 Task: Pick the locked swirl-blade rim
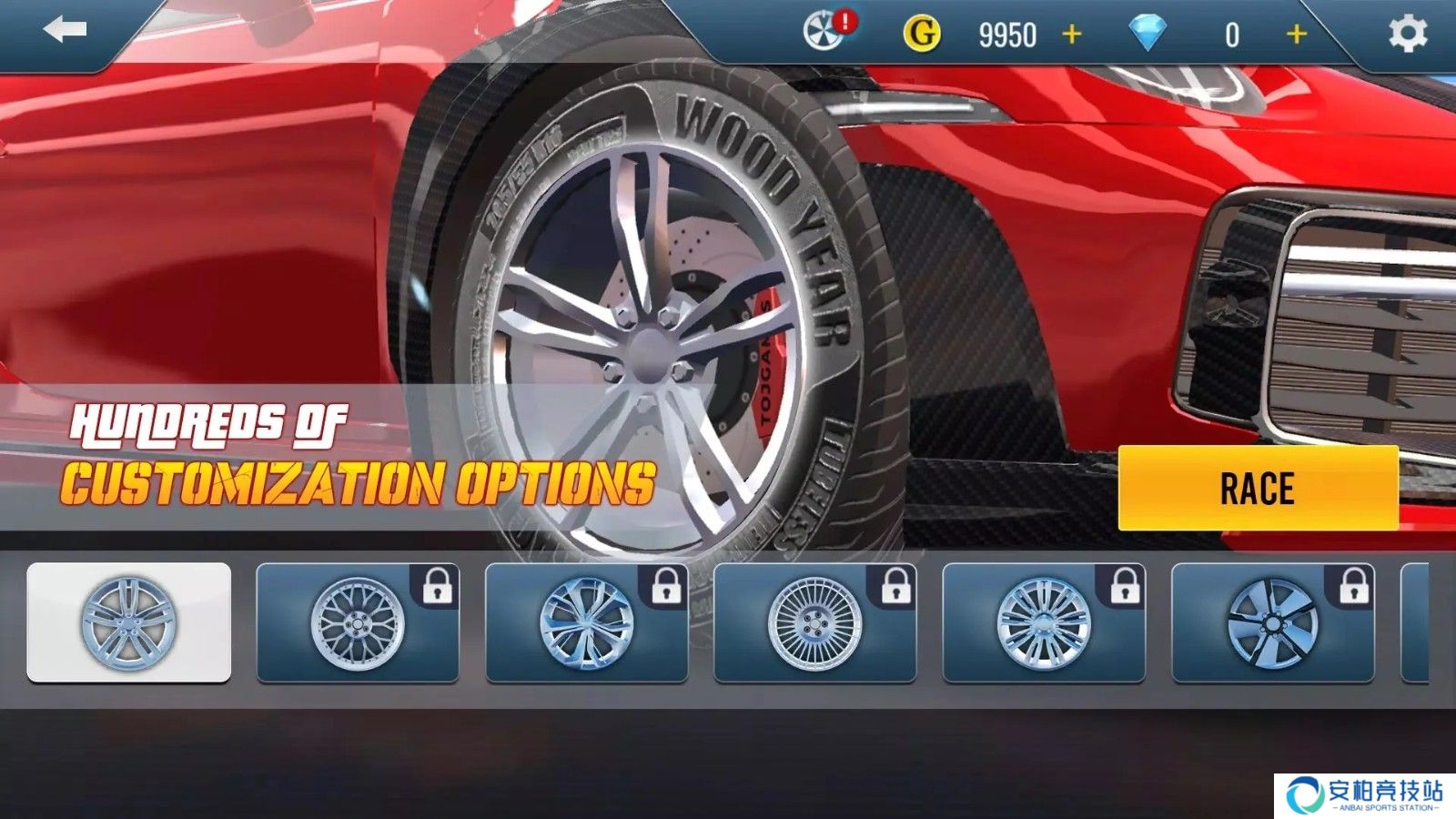pos(587,622)
